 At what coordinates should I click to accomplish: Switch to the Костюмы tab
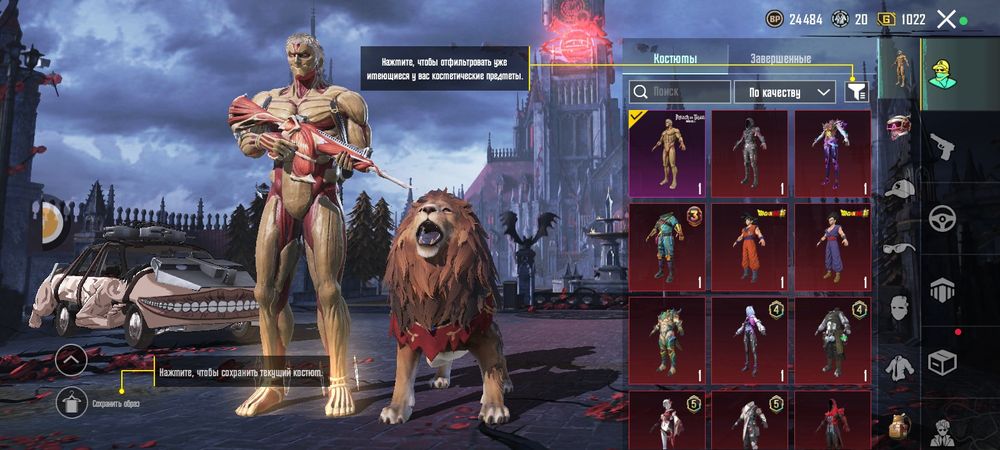(x=675, y=59)
